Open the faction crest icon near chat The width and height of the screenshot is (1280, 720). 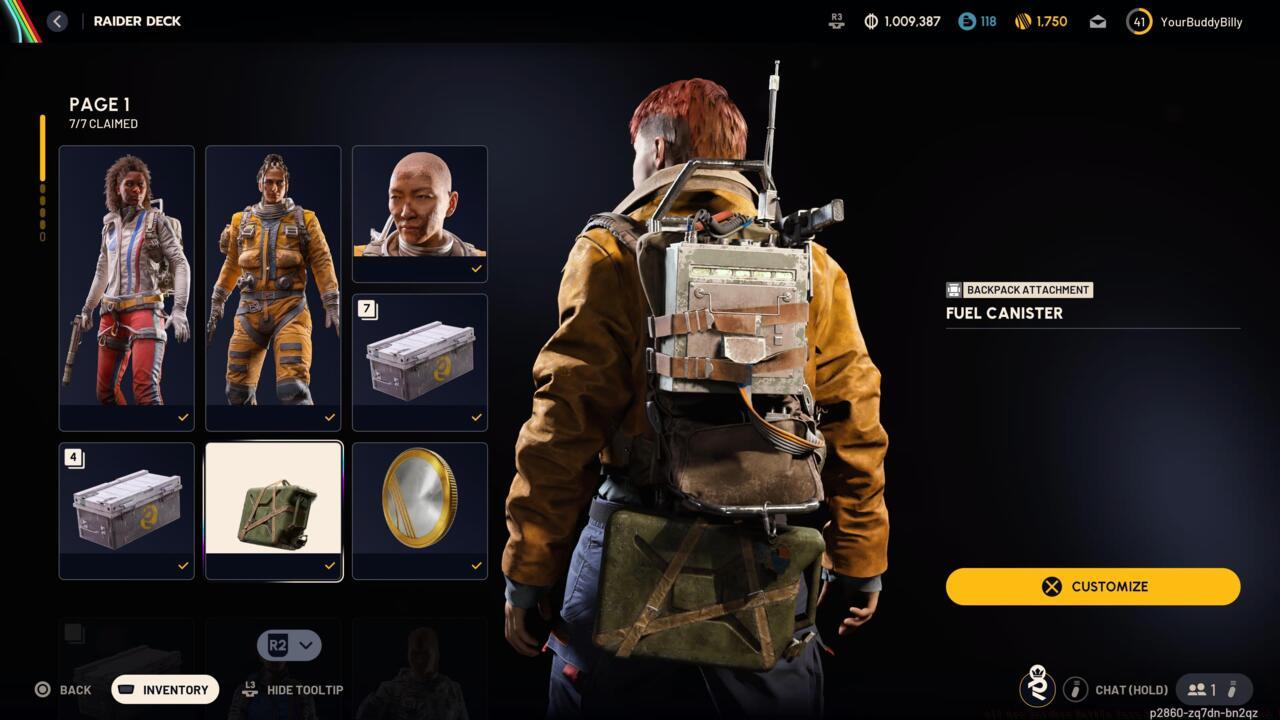[1038, 689]
